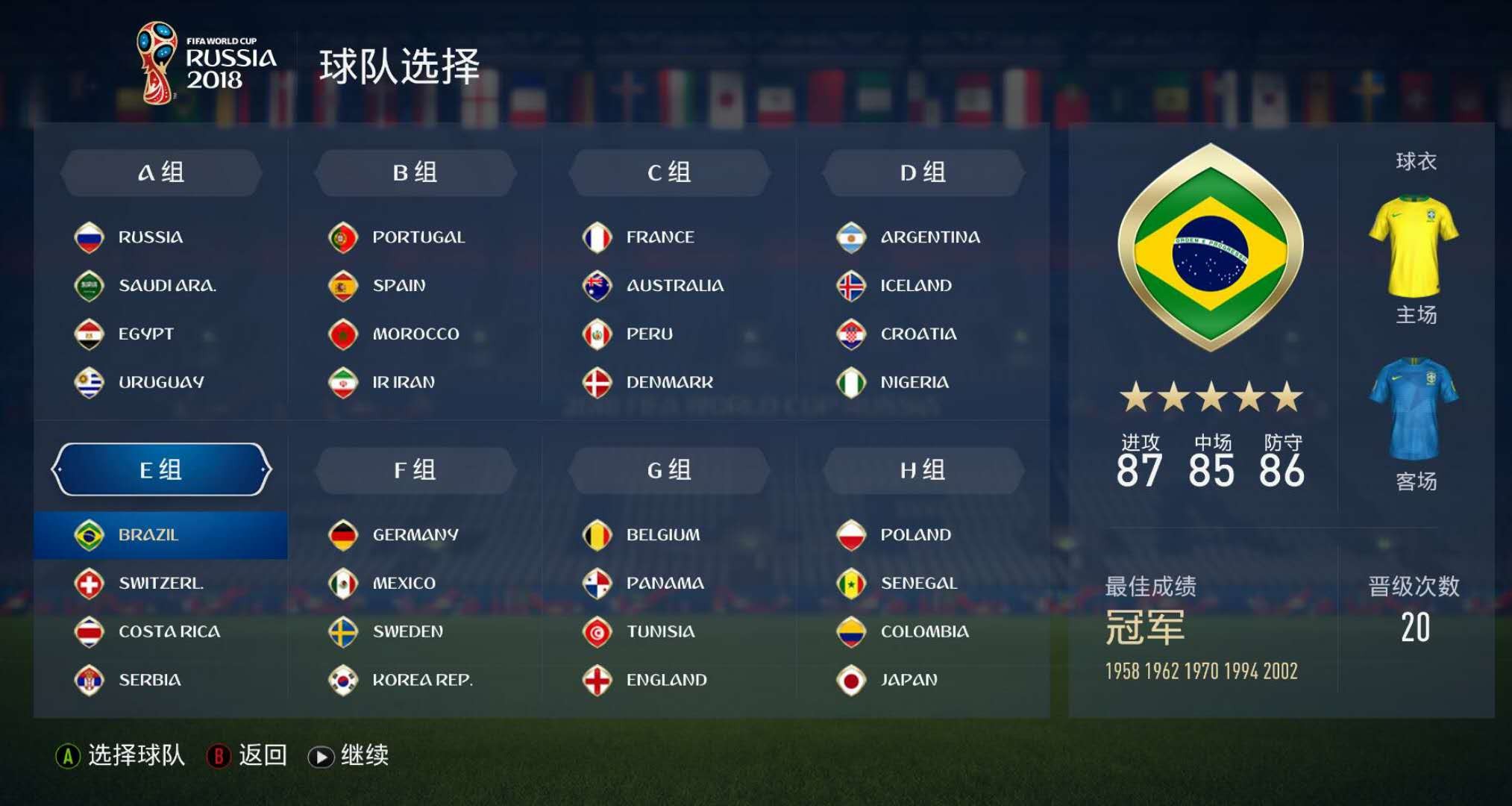Viewport: 1512px width, 806px height.
Task: Switch to group C header
Action: [669, 172]
